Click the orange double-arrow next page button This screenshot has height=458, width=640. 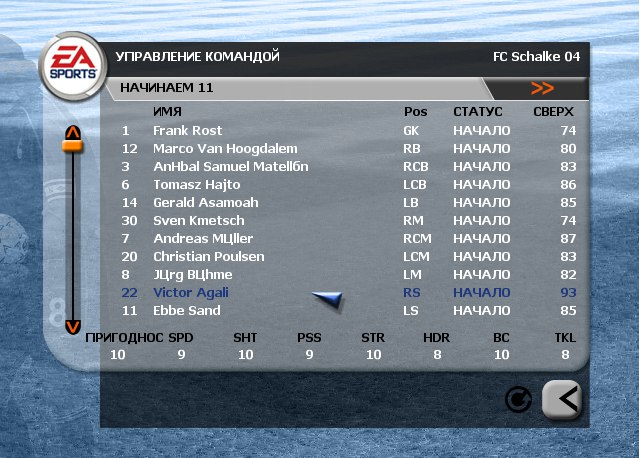(x=543, y=88)
